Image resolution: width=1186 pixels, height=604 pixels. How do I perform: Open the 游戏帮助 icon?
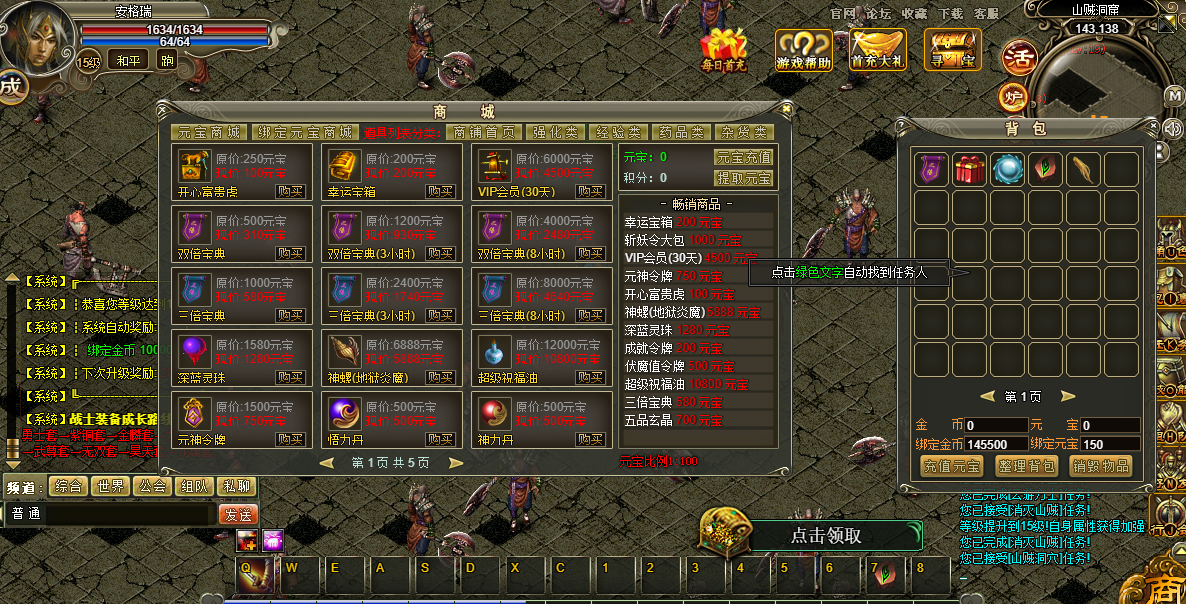point(803,50)
